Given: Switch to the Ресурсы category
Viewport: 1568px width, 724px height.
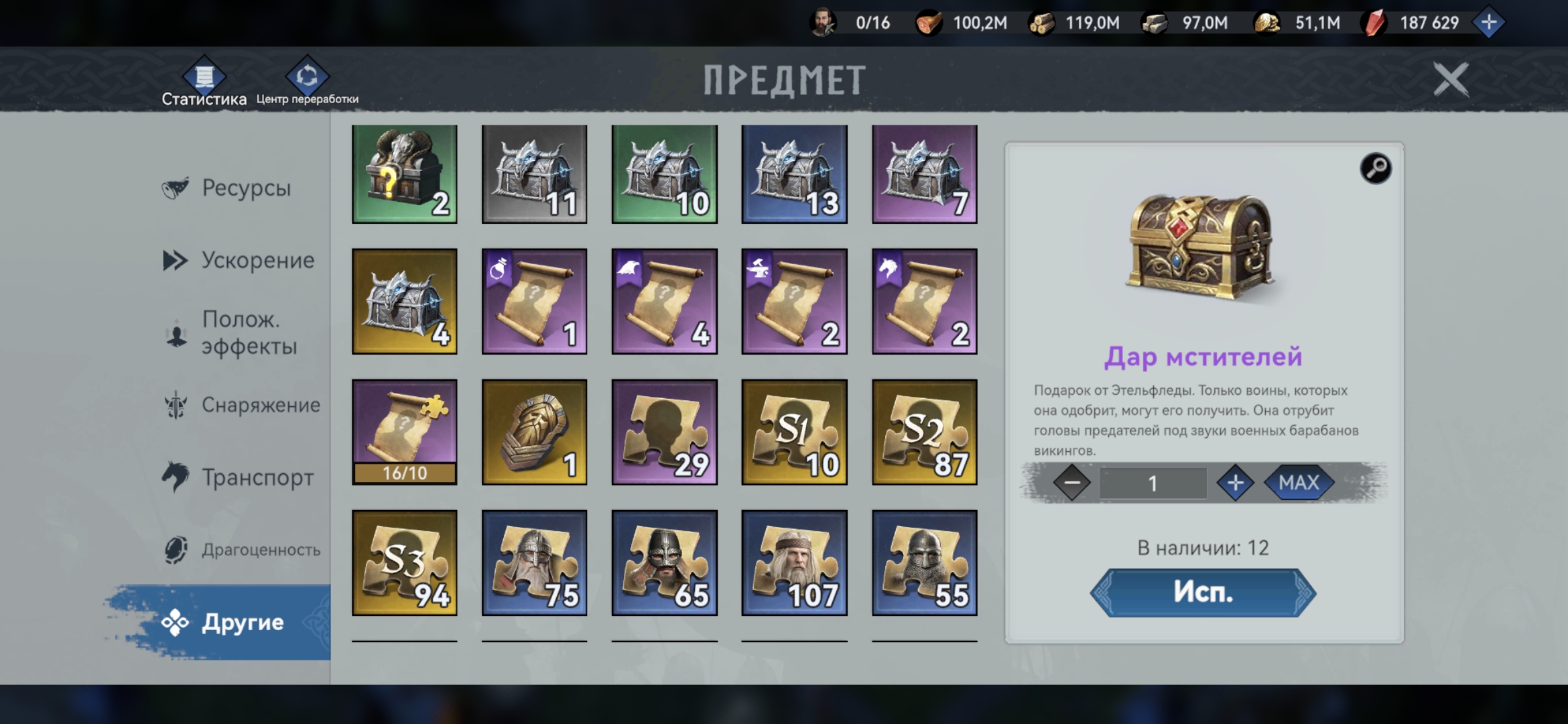Looking at the screenshot, I should 245,188.
